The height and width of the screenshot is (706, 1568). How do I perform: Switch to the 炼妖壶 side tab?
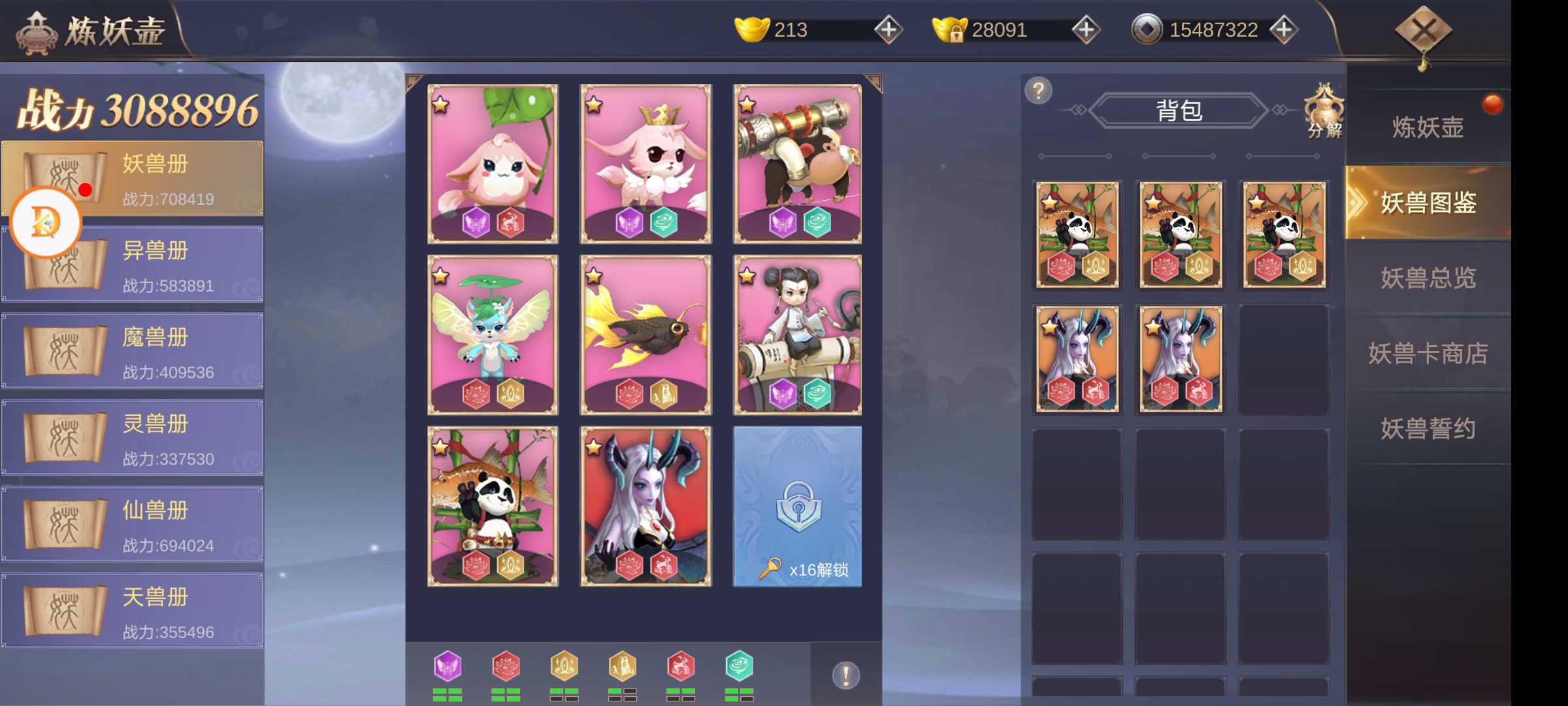tap(1428, 127)
